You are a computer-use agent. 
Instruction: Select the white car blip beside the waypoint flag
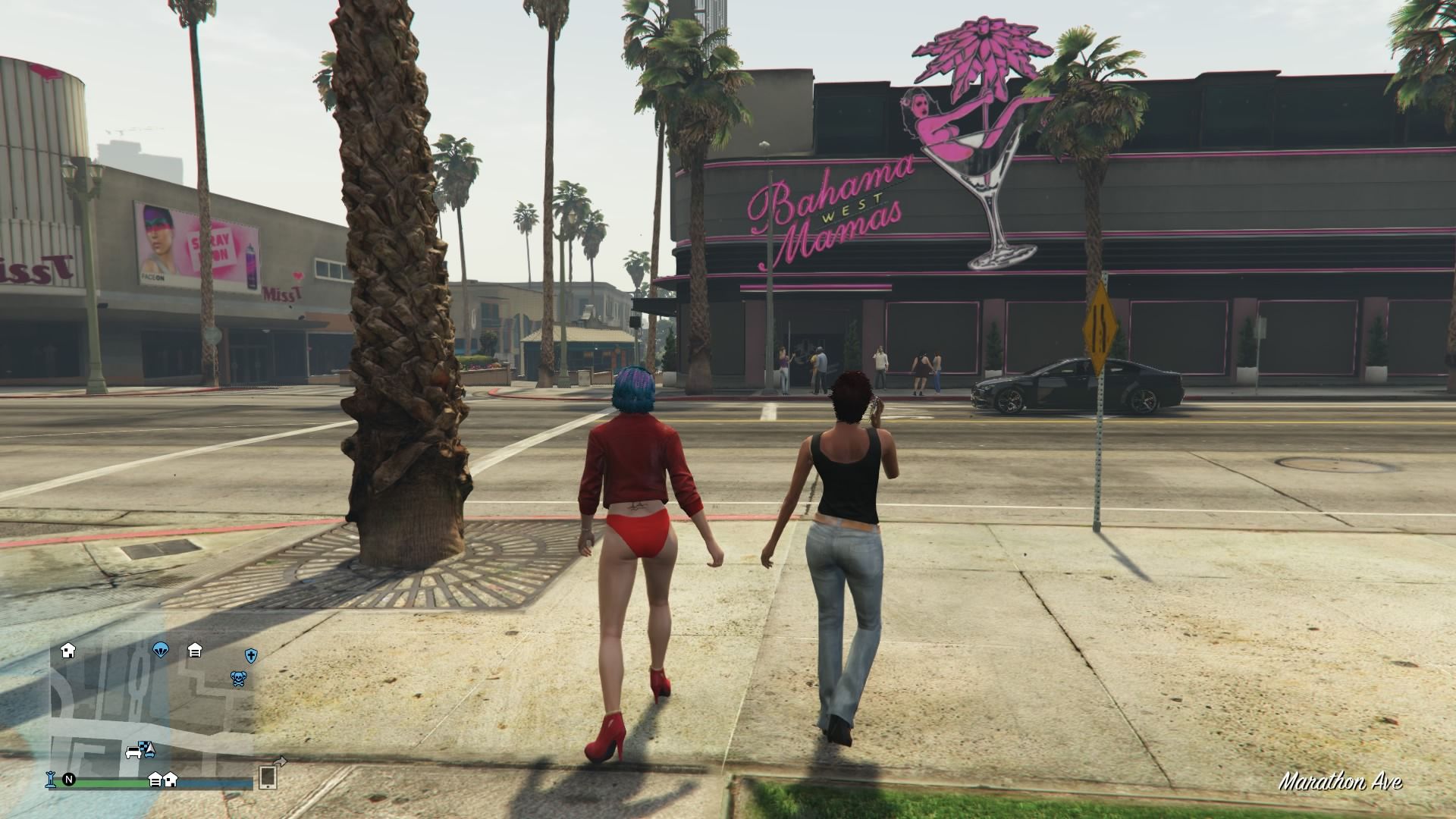[133, 752]
